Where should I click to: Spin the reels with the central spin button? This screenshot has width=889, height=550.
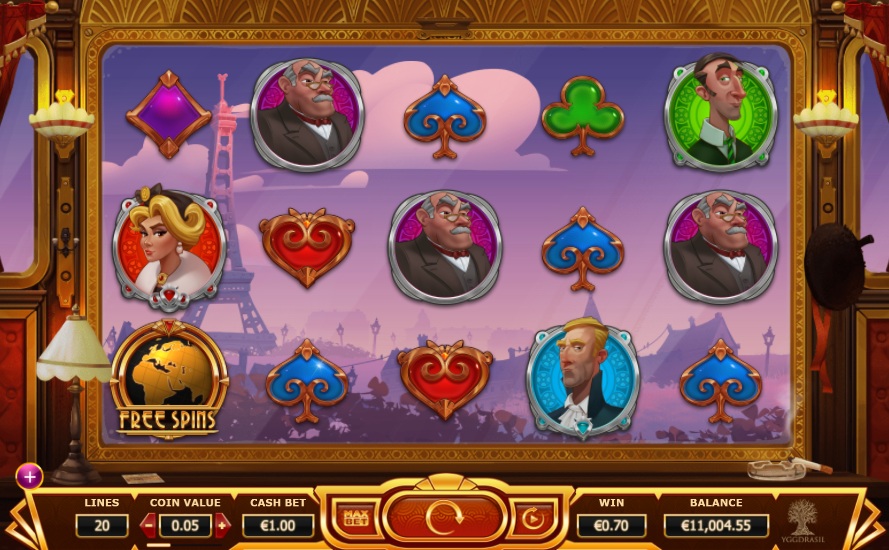pos(443,517)
